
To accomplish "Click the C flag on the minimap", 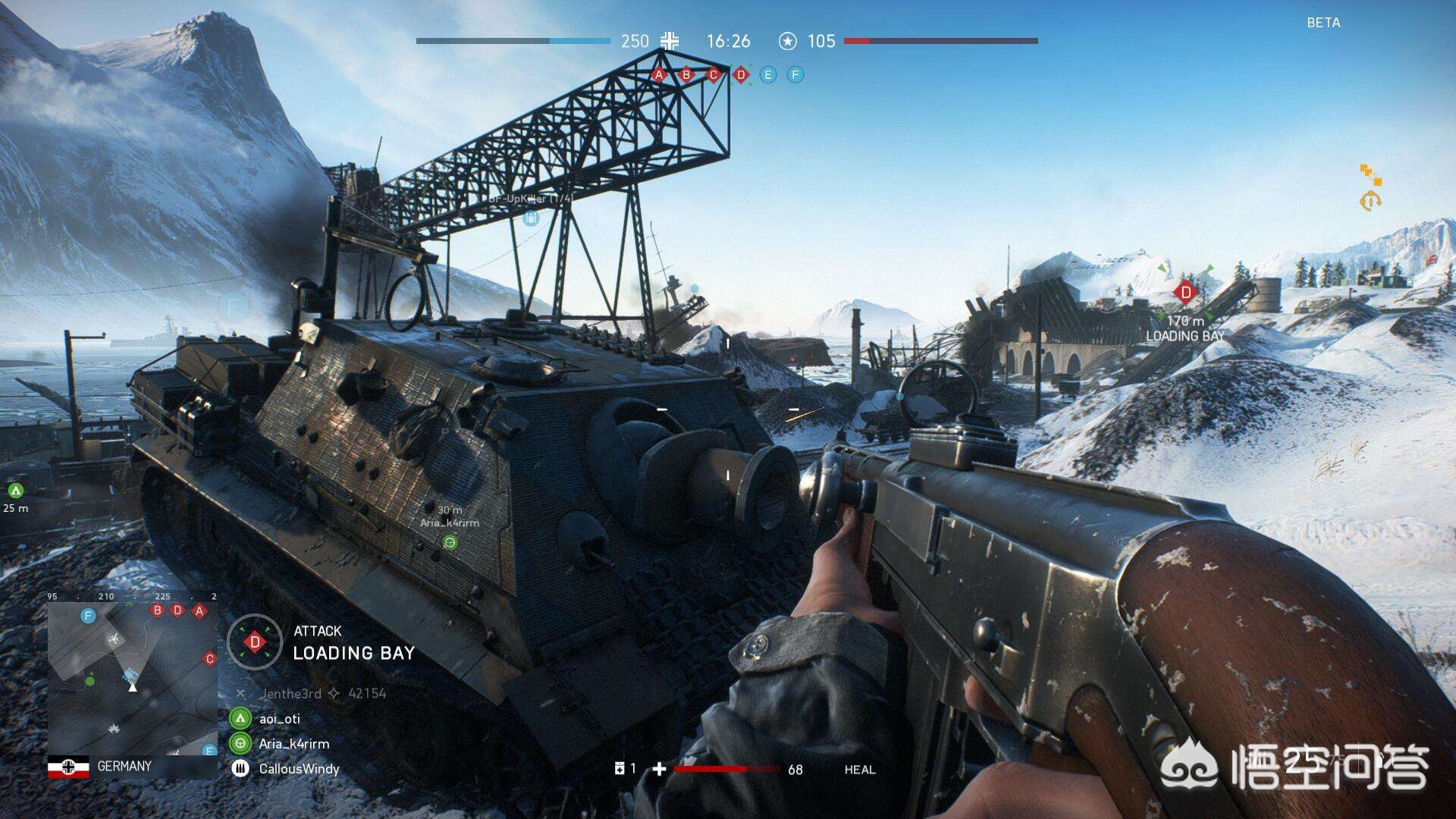I will tap(210, 658).
